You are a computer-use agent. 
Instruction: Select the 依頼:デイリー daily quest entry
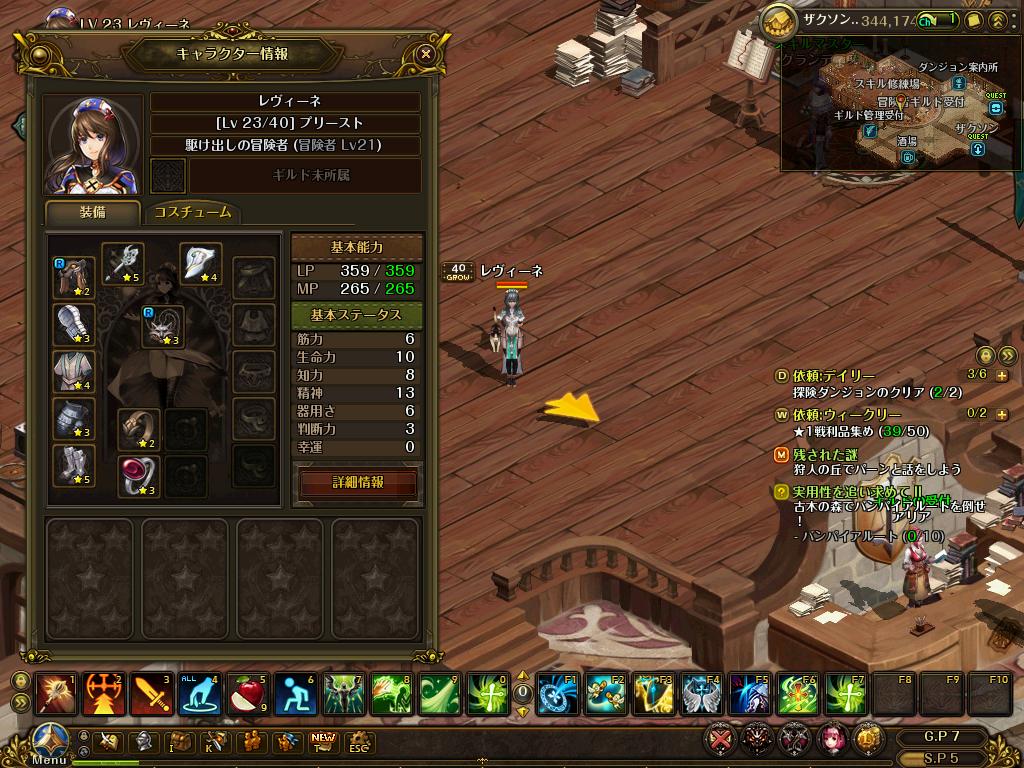click(x=833, y=375)
